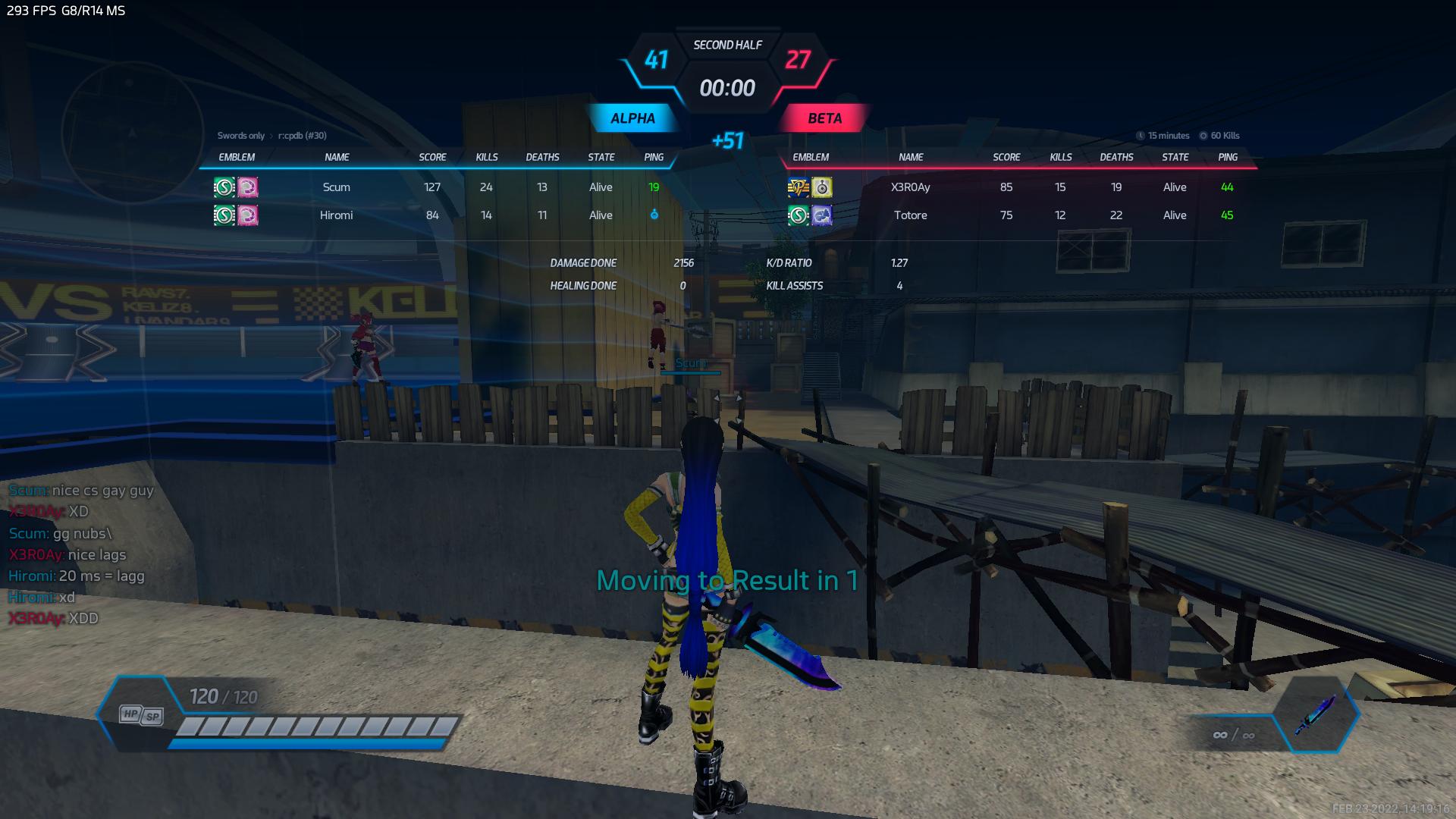Click the BETA team banner
Image resolution: width=1456 pixels, height=819 pixels.
[x=824, y=118]
